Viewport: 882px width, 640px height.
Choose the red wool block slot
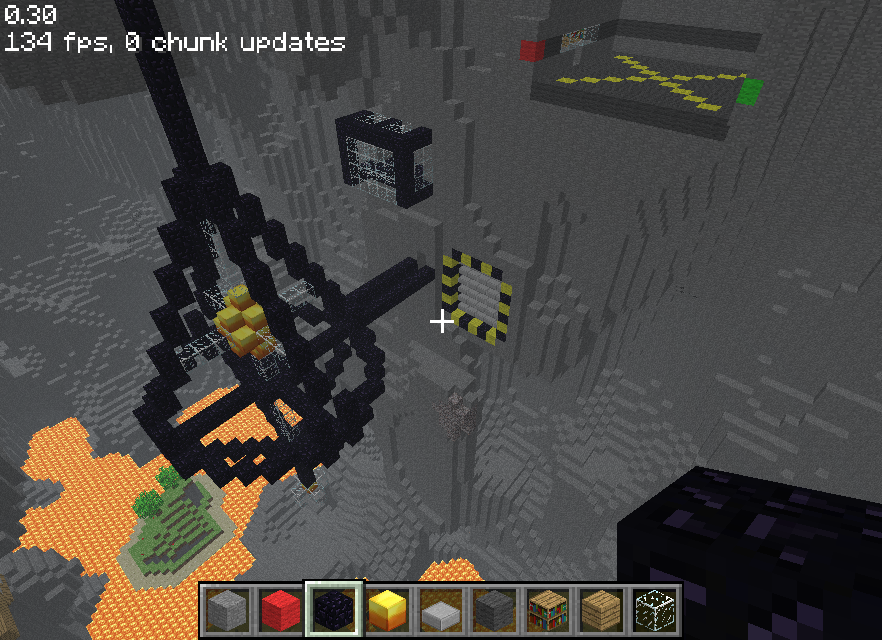coord(279,609)
